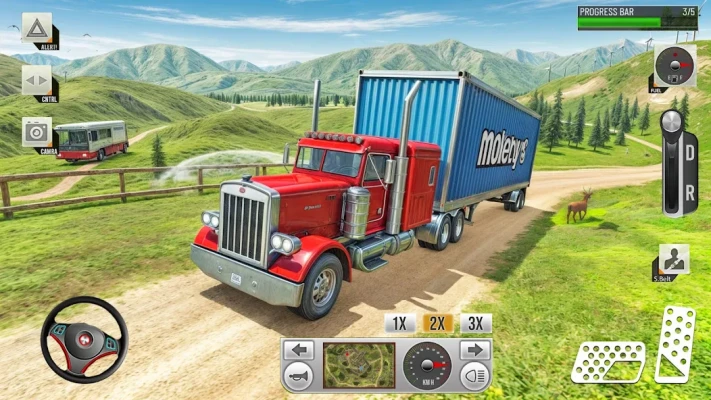The image size is (711, 400).
Task: Choose the 2X speed option
Action: coord(437,323)
